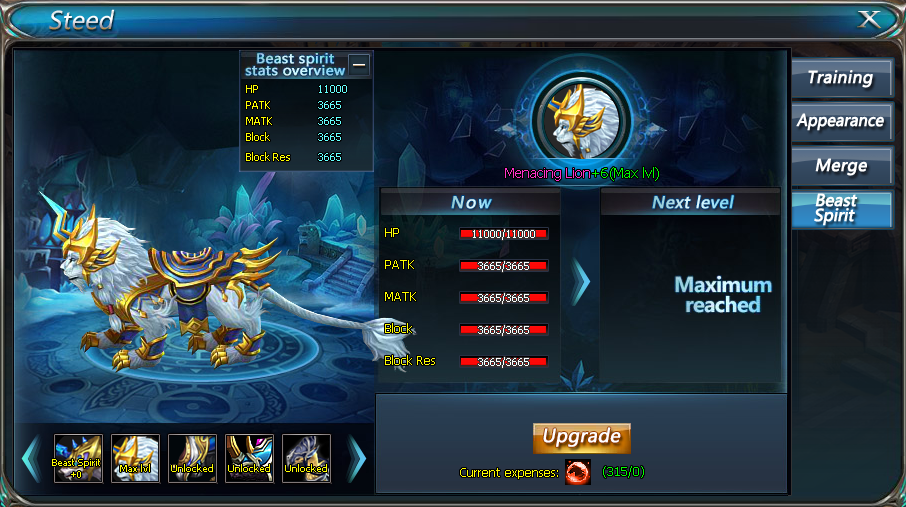Close the Steed window
The image size is (906, 507).
869,19
